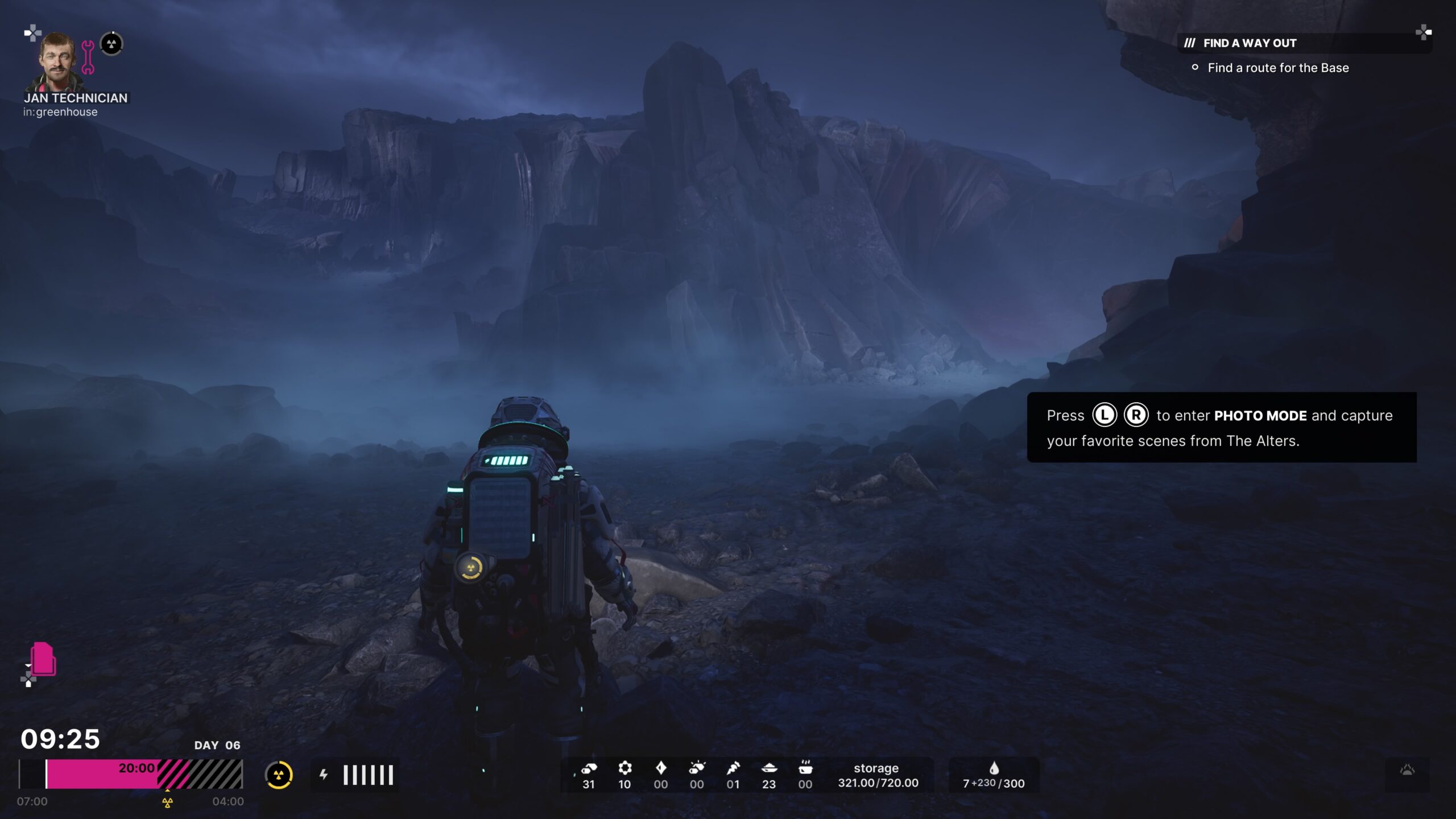Click the pink wrench icon beside the portrait

point(88,57)
